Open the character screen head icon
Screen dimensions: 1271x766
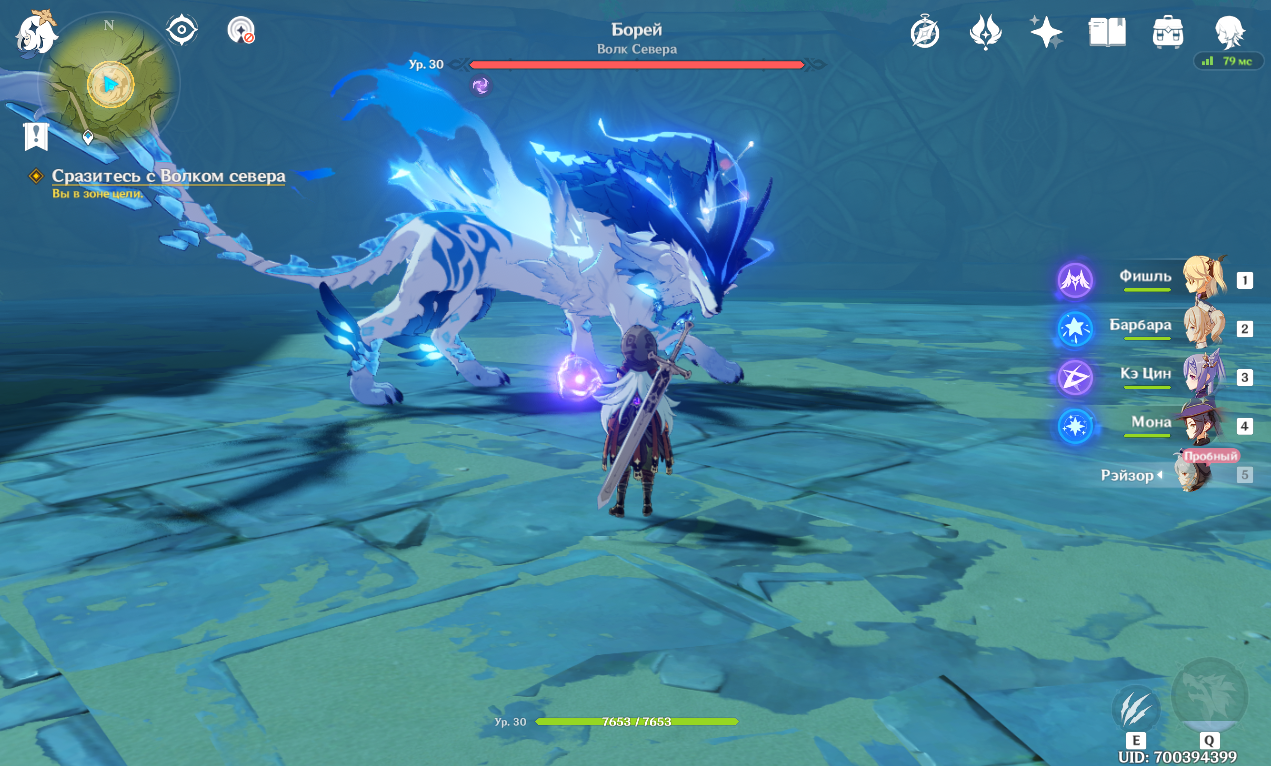coord(1229,32)
